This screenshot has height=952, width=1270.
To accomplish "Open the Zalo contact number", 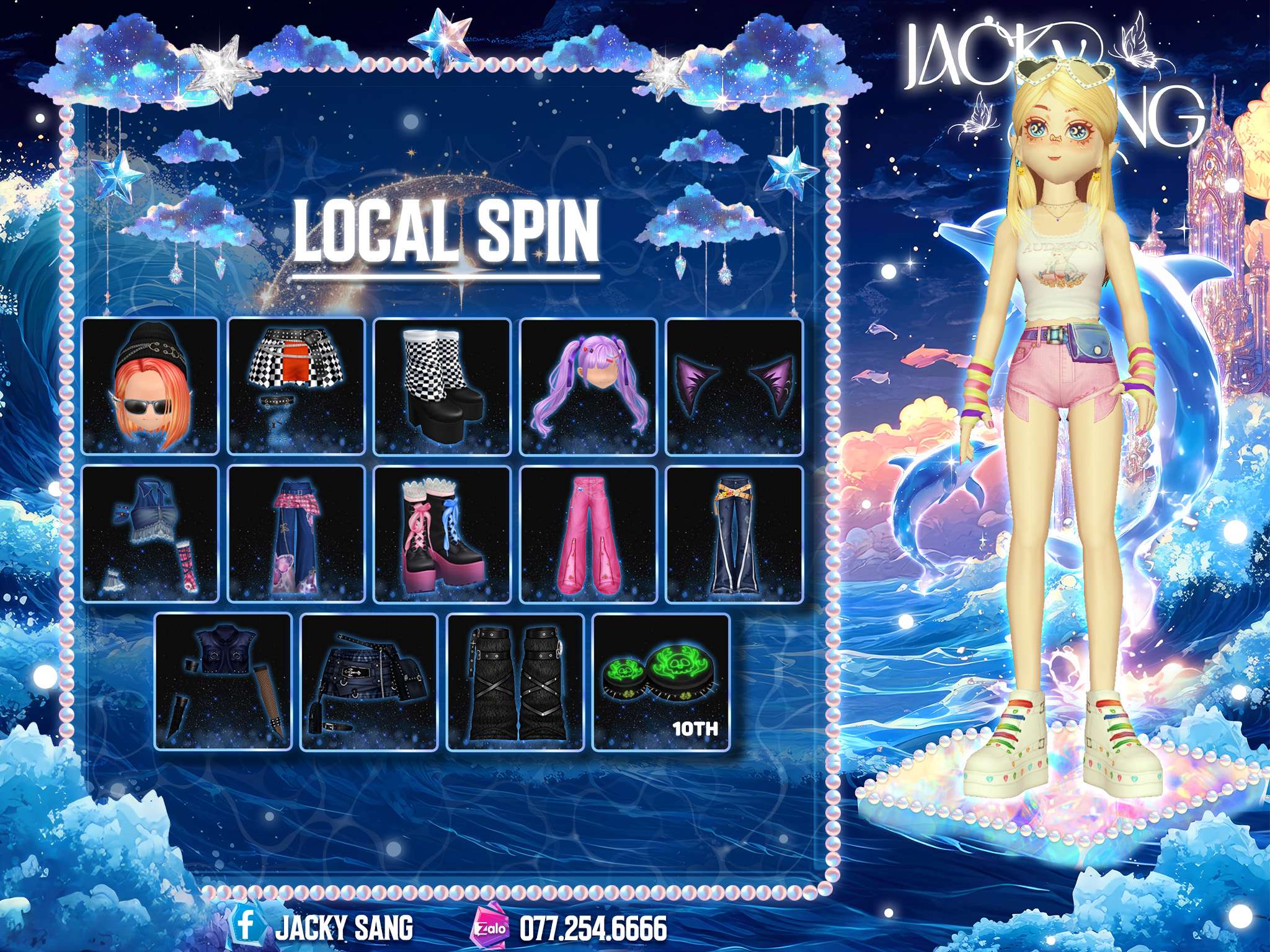I will click(x=571, y=928).
